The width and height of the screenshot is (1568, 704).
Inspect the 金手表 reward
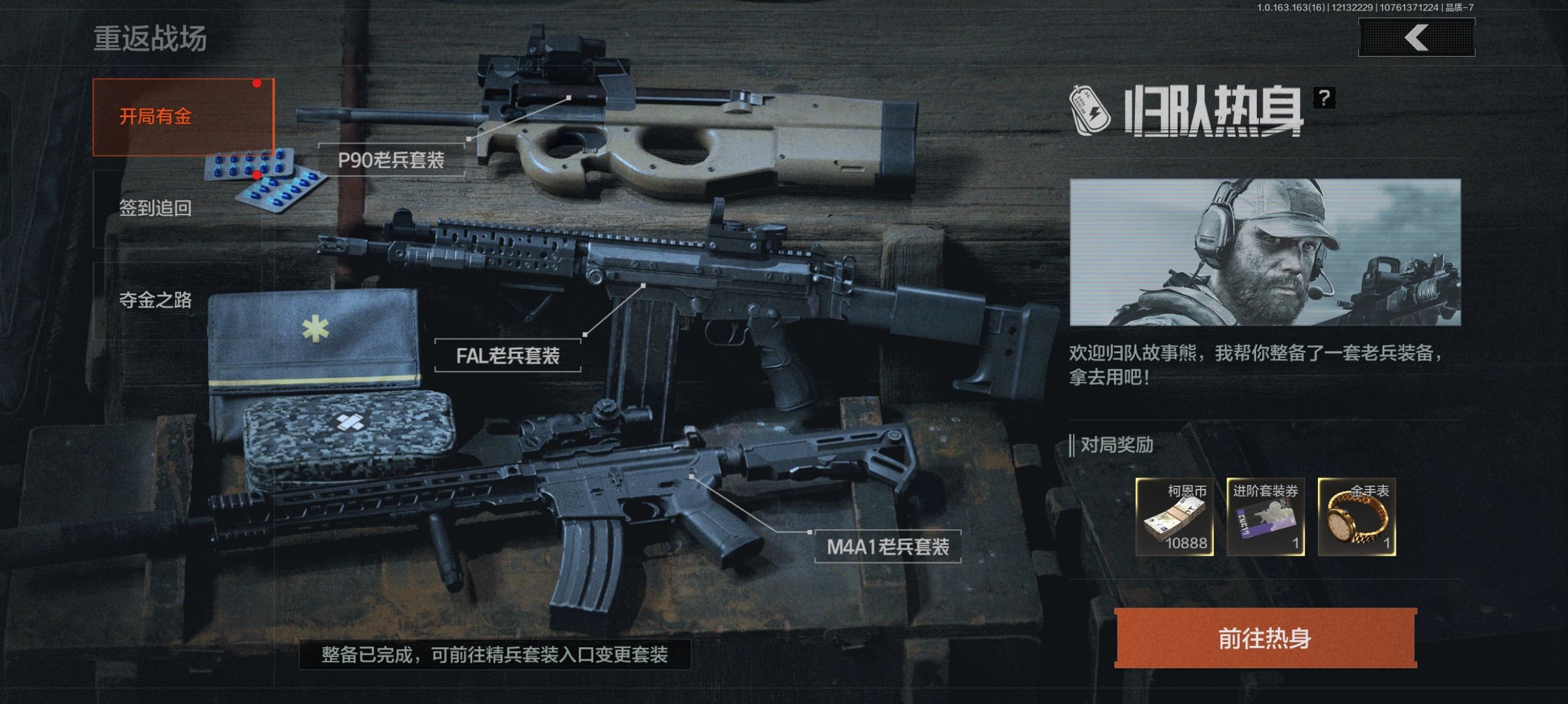click(1357, 517)
